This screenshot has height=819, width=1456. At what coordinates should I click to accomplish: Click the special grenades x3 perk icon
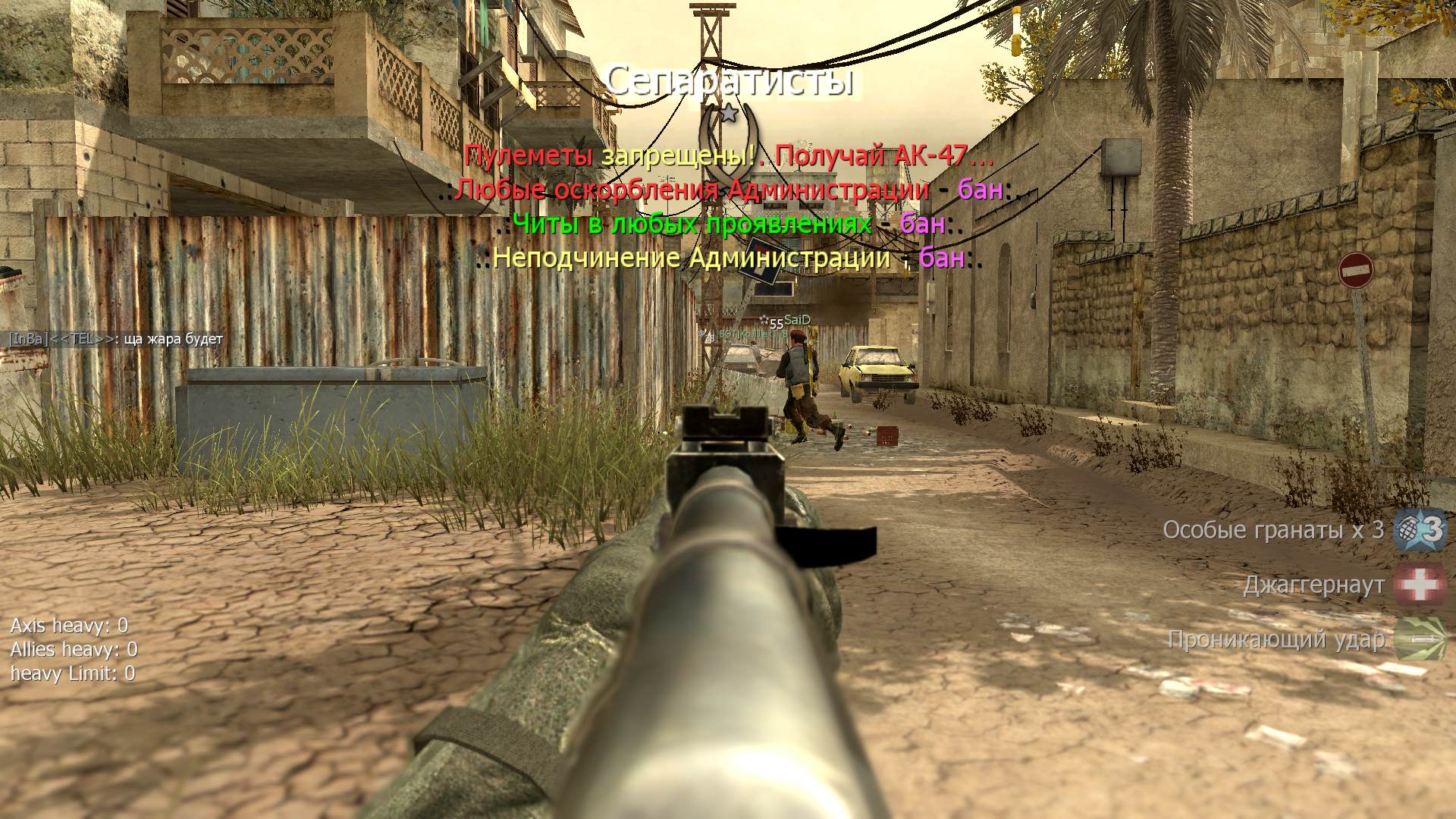[1420, 529]
